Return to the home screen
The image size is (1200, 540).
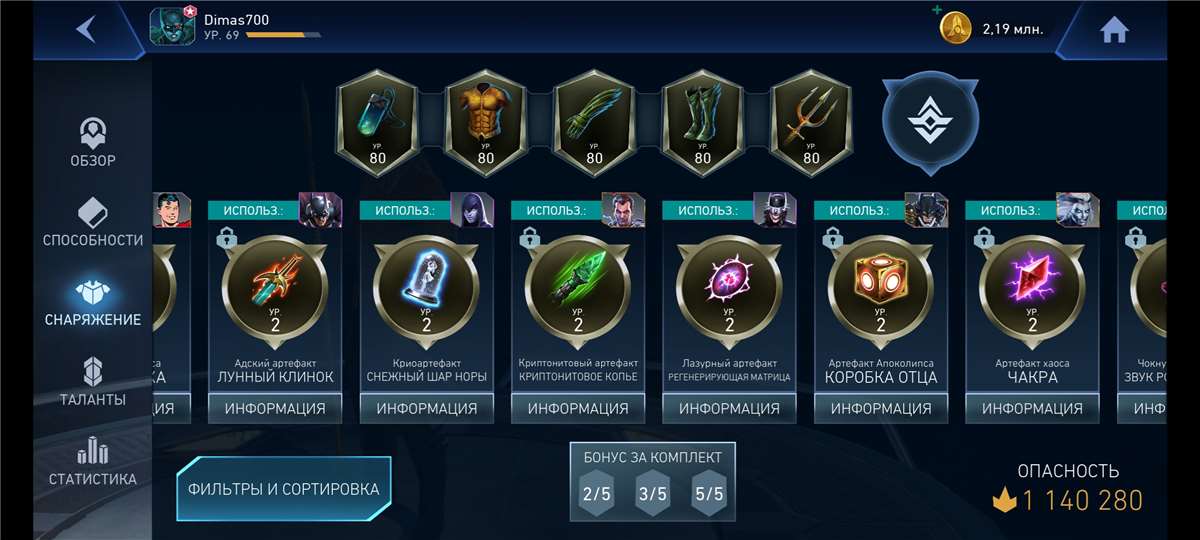point(1114,30)
